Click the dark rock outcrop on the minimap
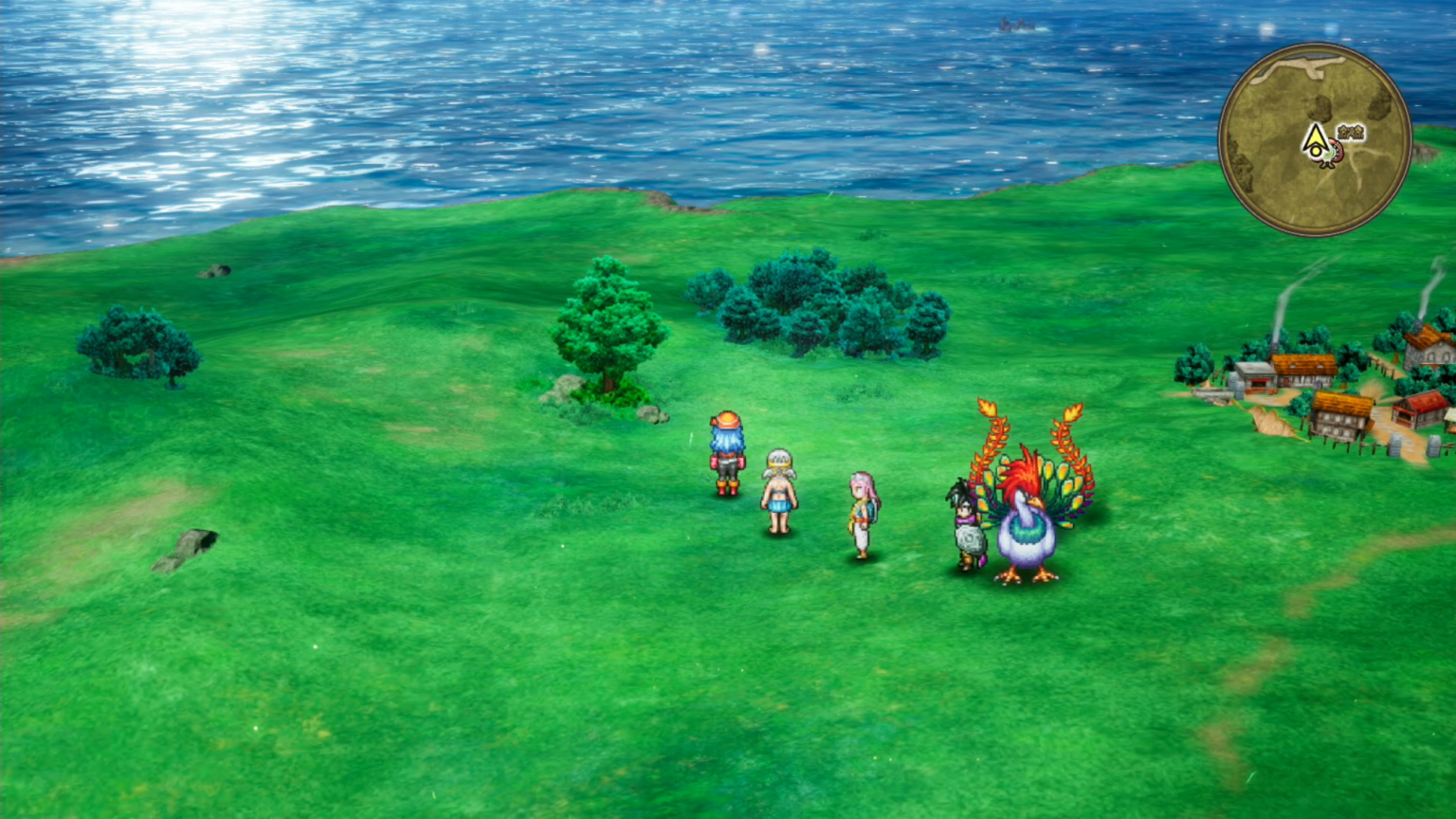The image size is (1456, 819). pos(1319,107)
